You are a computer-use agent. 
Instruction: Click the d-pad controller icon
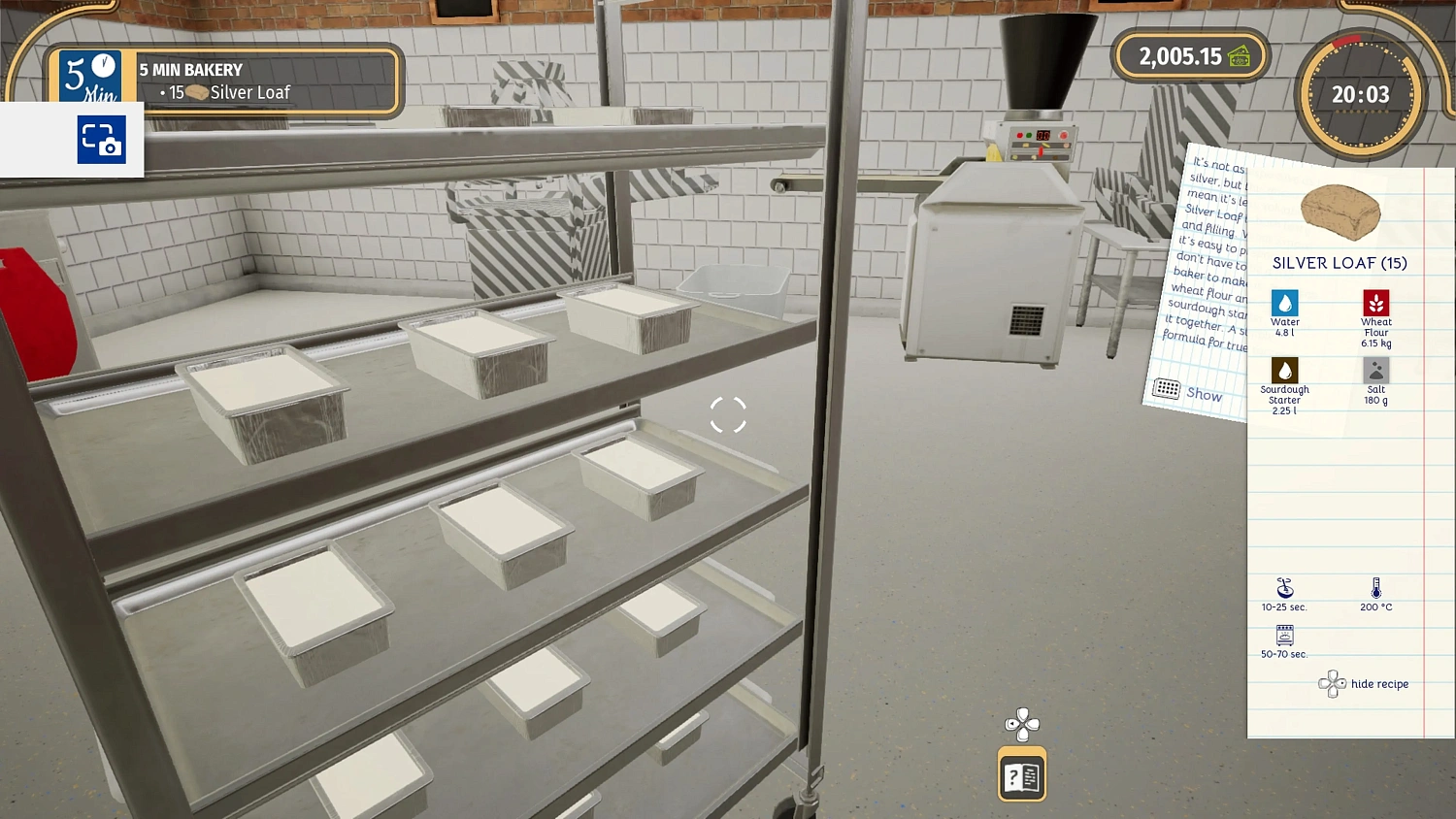point(1020,724)
